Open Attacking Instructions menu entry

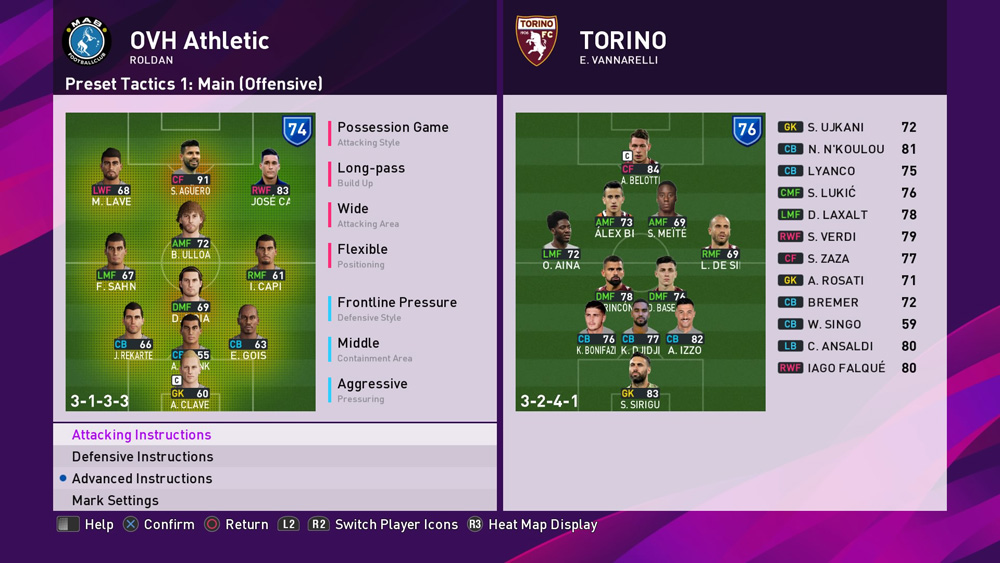[141, 435]
